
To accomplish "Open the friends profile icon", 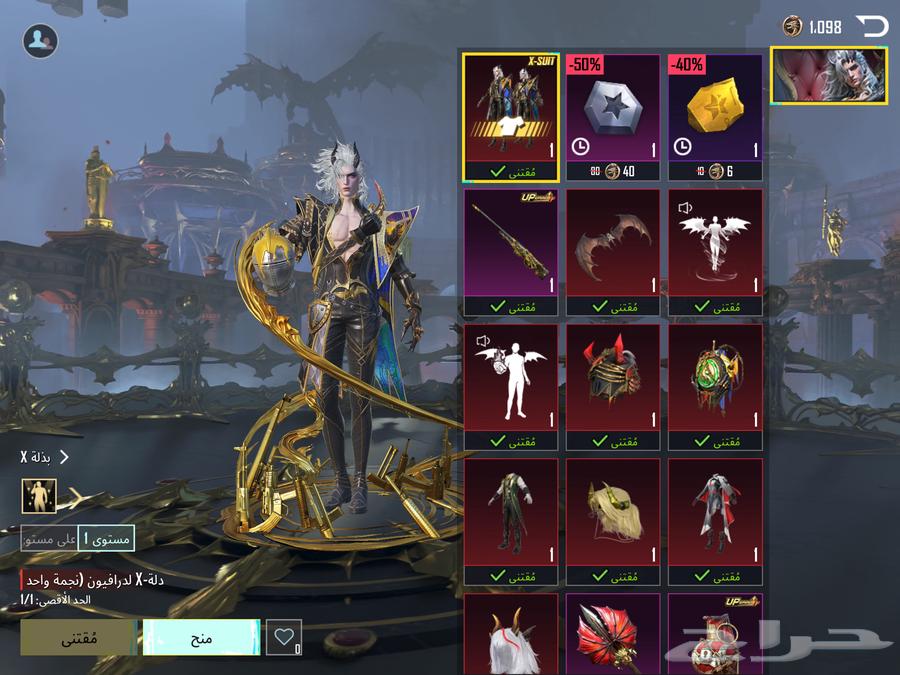I will point(40,40).
